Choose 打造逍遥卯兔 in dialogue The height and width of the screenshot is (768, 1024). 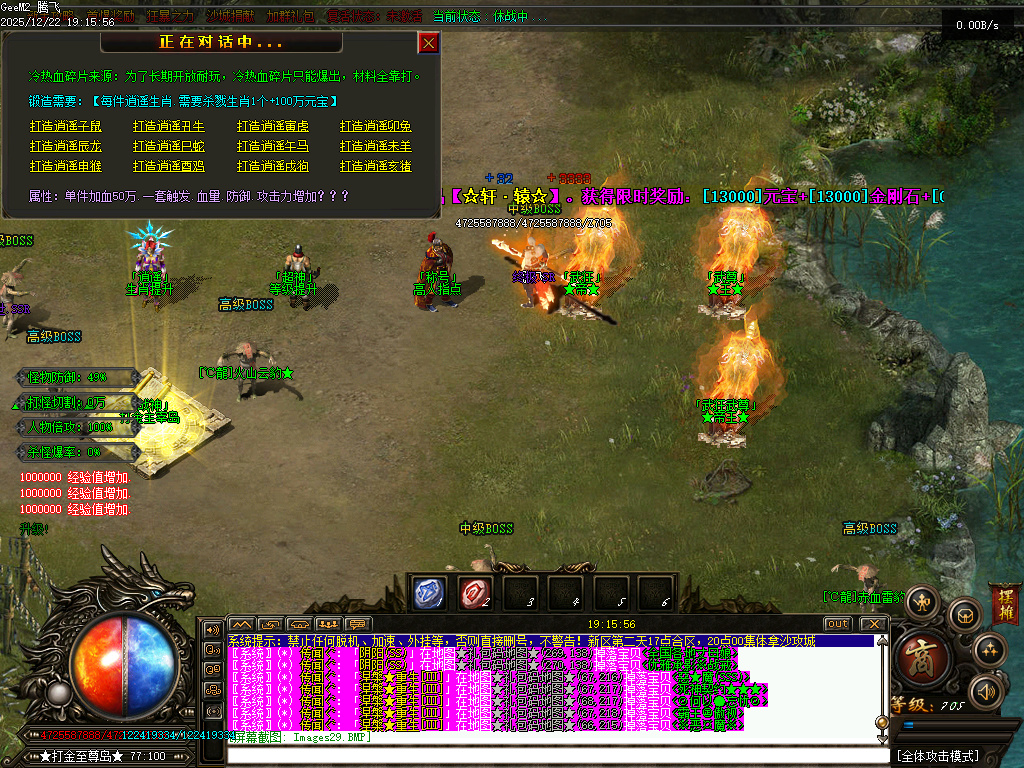[376, 127]
